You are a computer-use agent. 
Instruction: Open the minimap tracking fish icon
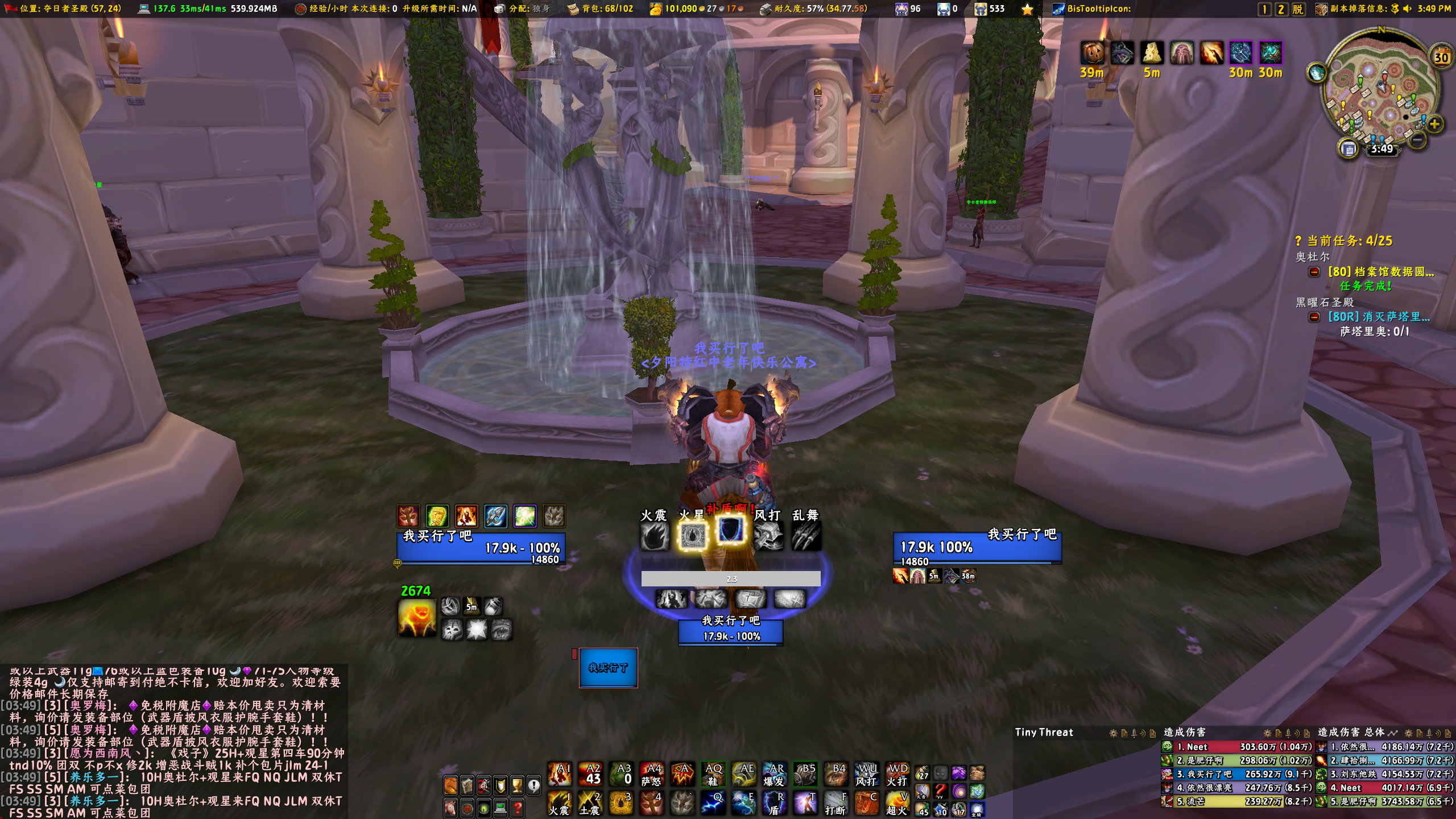point(1316,73)
